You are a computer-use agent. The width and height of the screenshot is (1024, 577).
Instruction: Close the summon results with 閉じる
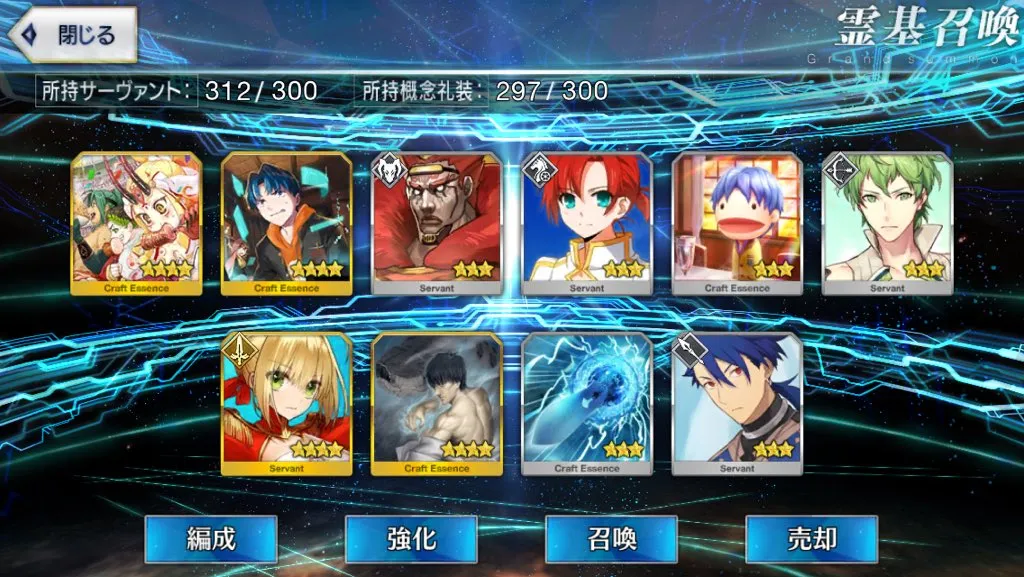(72, 35)
